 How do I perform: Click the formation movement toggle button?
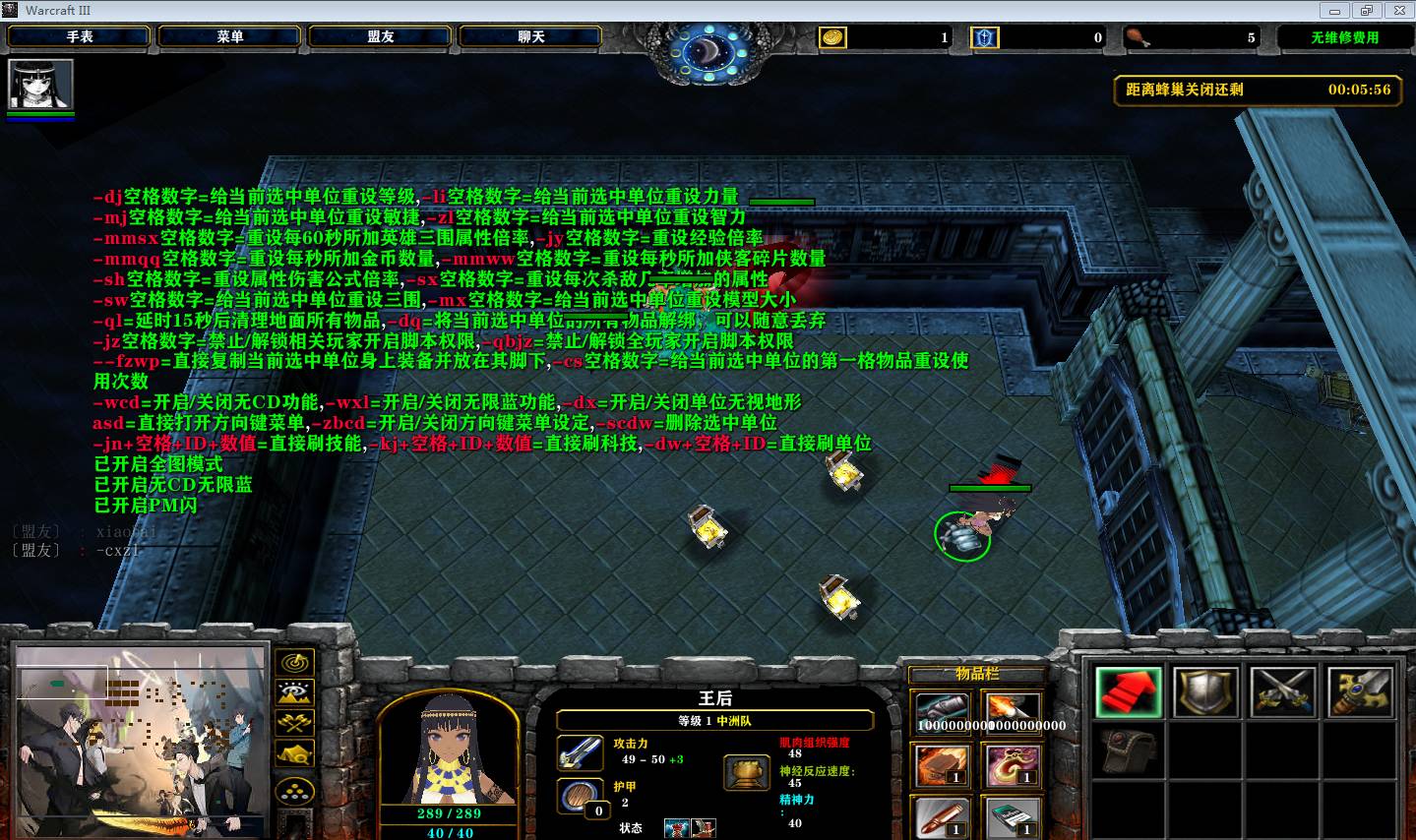coord(295,790)
